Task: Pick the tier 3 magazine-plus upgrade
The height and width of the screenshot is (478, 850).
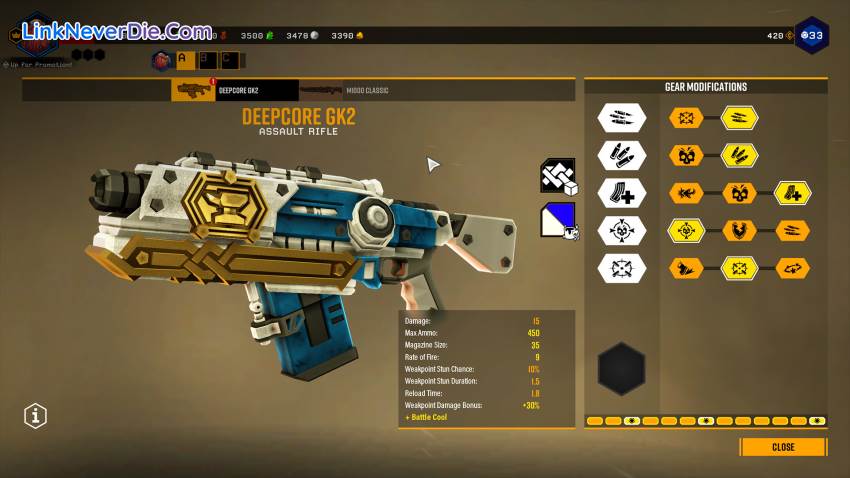Action: [793, 193]
